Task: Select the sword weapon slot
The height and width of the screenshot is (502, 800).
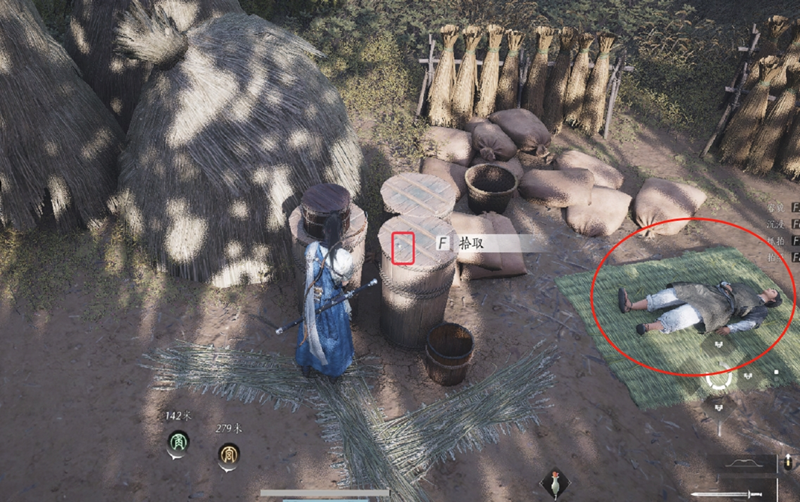Action: (727, 493)
